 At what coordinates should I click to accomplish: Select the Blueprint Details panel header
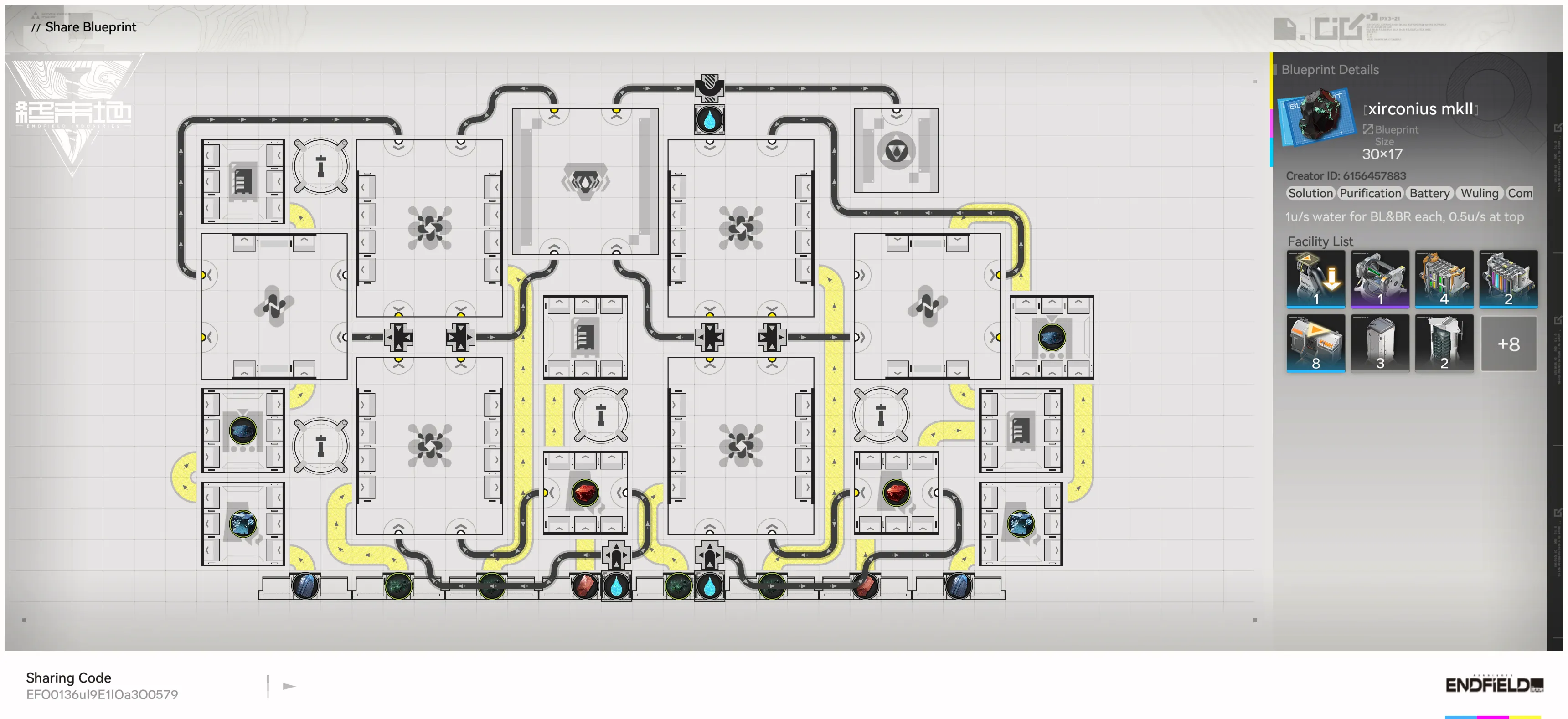(x=1330, y=69)
